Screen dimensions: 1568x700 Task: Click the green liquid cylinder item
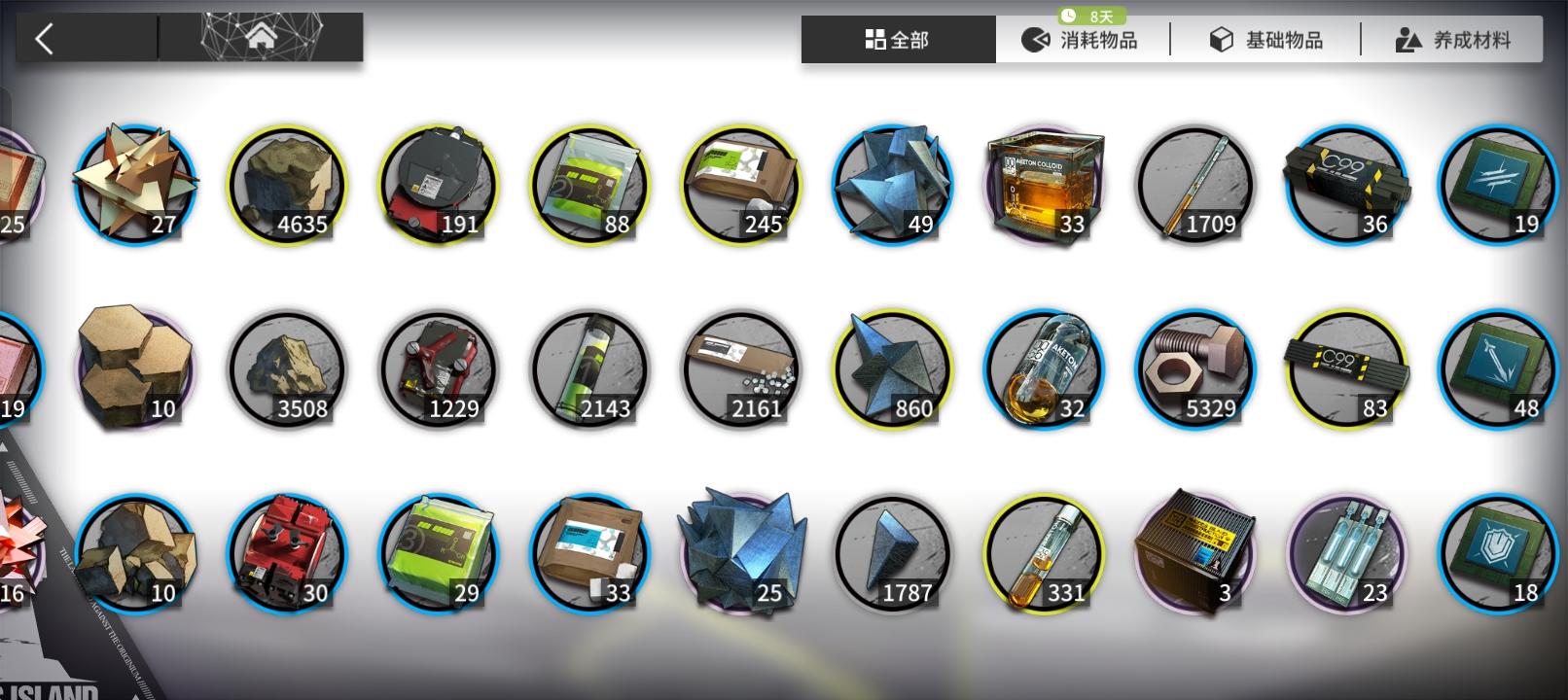(590, 369)
